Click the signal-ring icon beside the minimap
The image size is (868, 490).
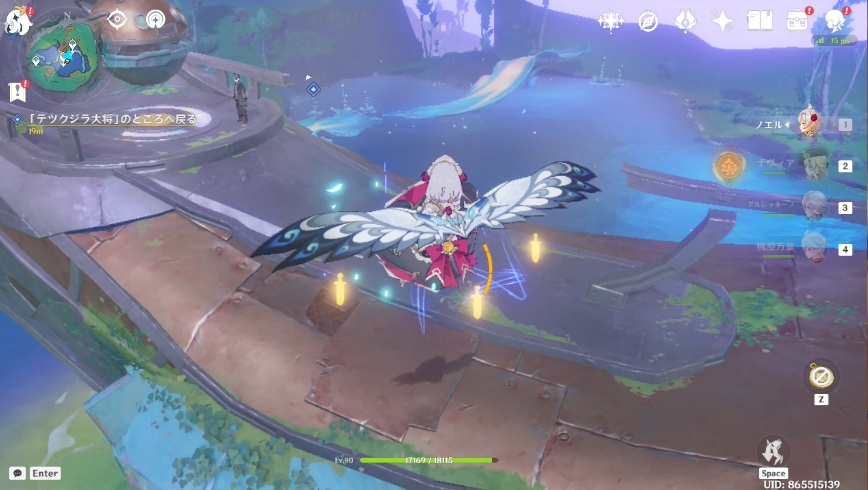pos(155,18)
